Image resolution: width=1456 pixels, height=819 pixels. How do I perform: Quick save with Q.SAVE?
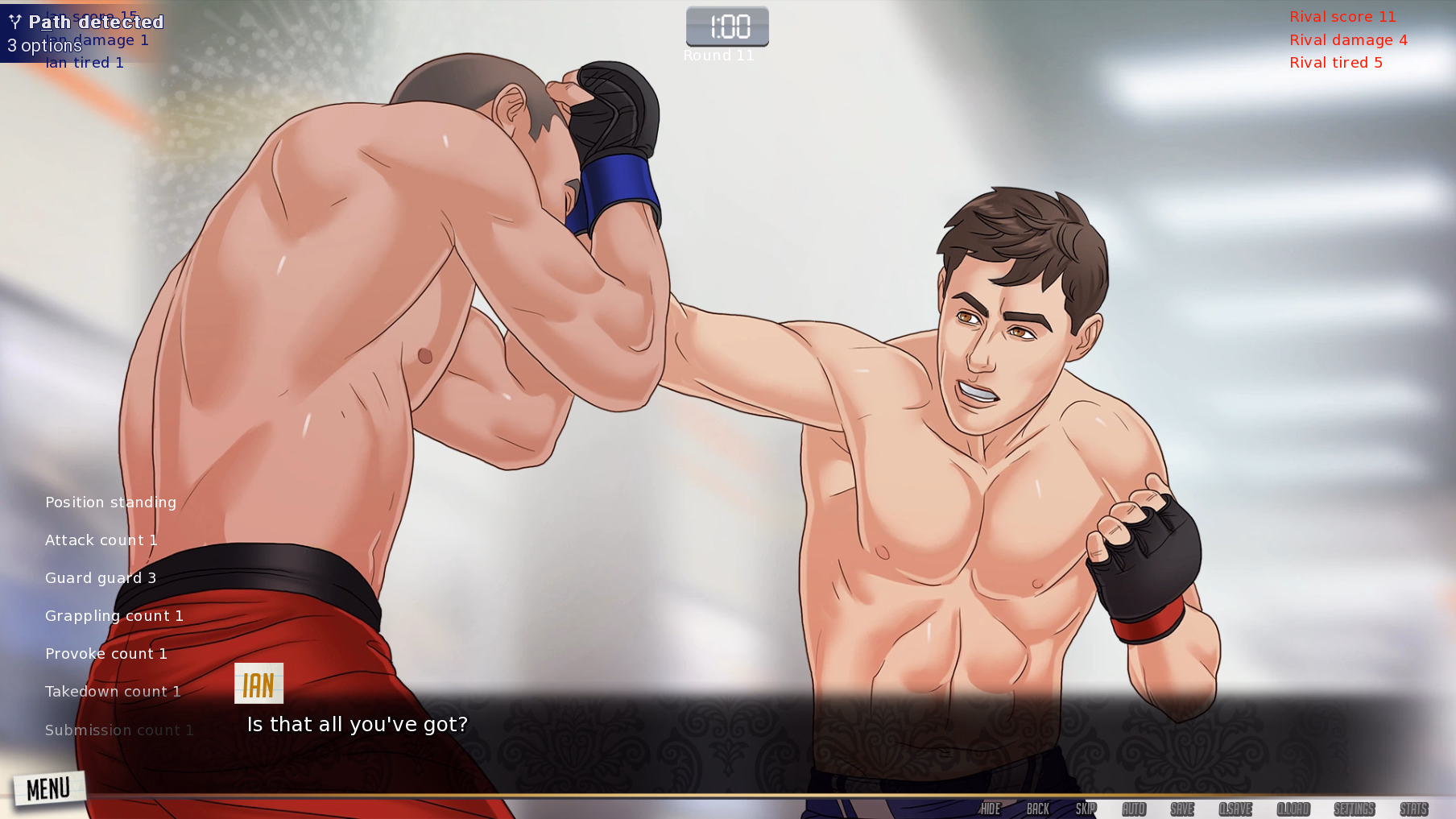(1235, 809)
